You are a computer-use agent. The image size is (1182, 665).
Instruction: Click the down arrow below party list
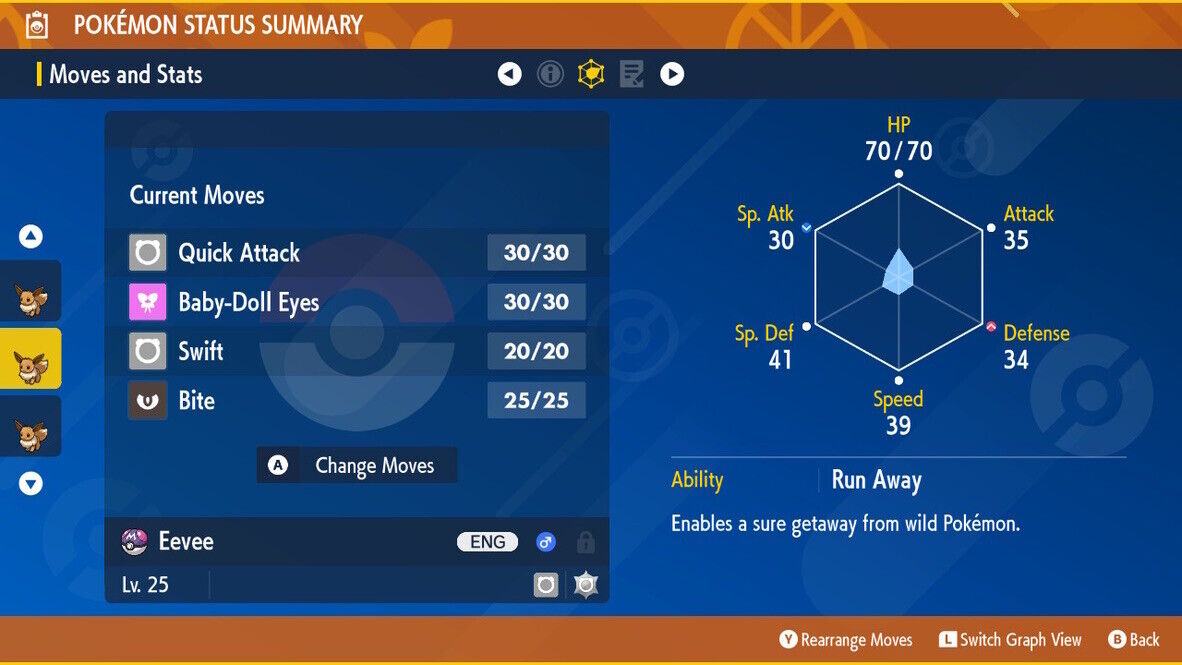[31, 484]
